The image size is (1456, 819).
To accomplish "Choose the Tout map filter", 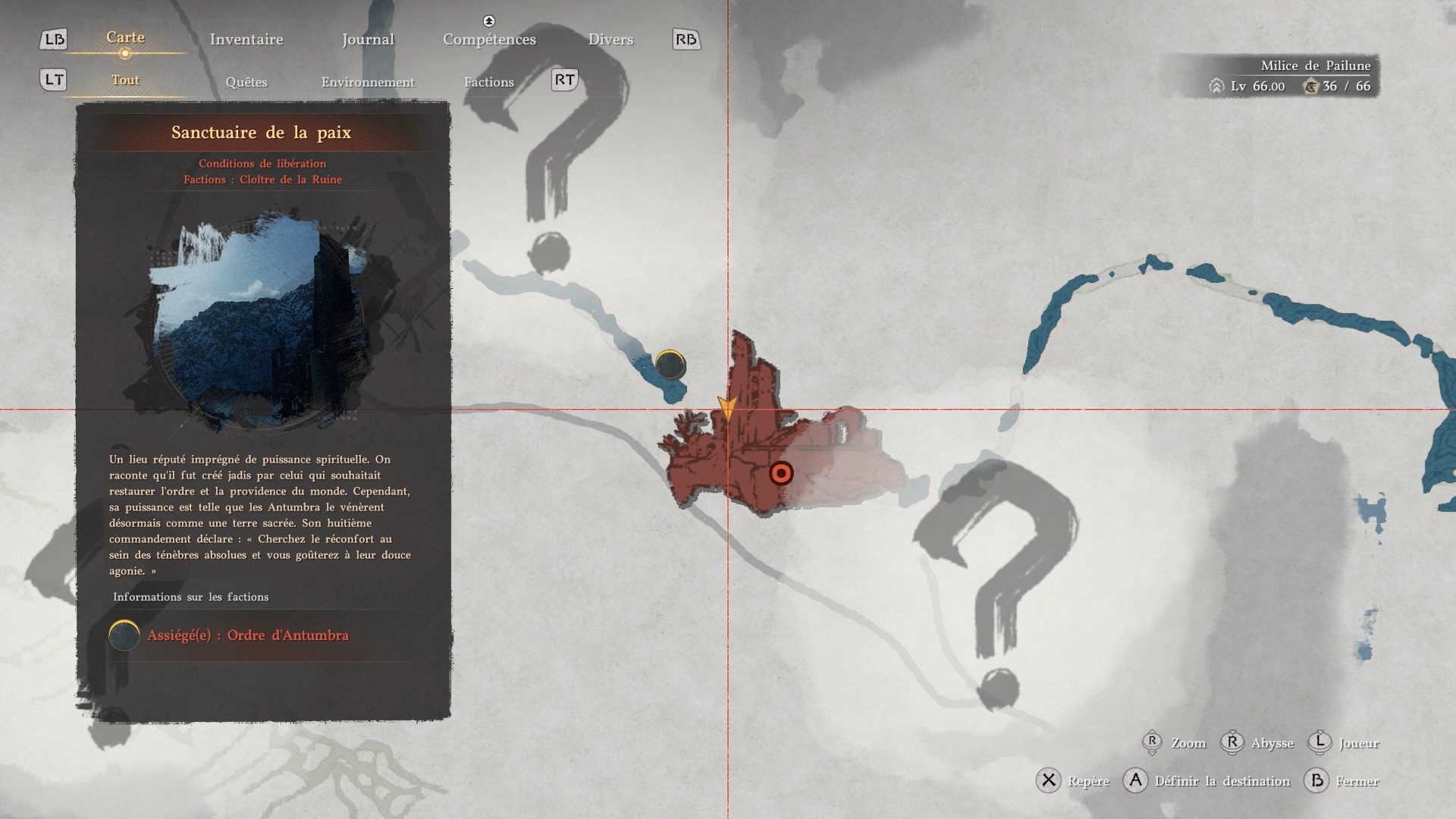I will click(x=125, y=80).
